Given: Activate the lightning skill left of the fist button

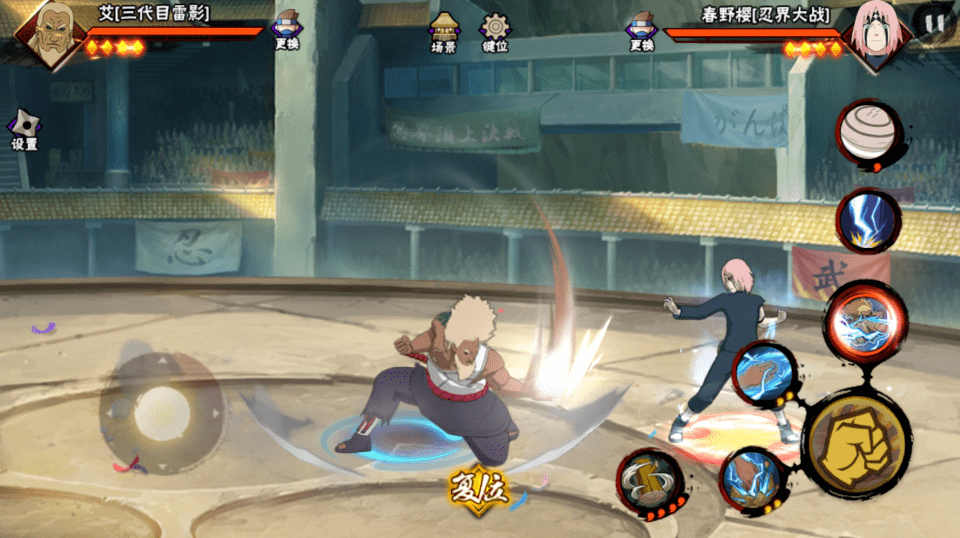Looking at the screenshot, I should 749,477.
